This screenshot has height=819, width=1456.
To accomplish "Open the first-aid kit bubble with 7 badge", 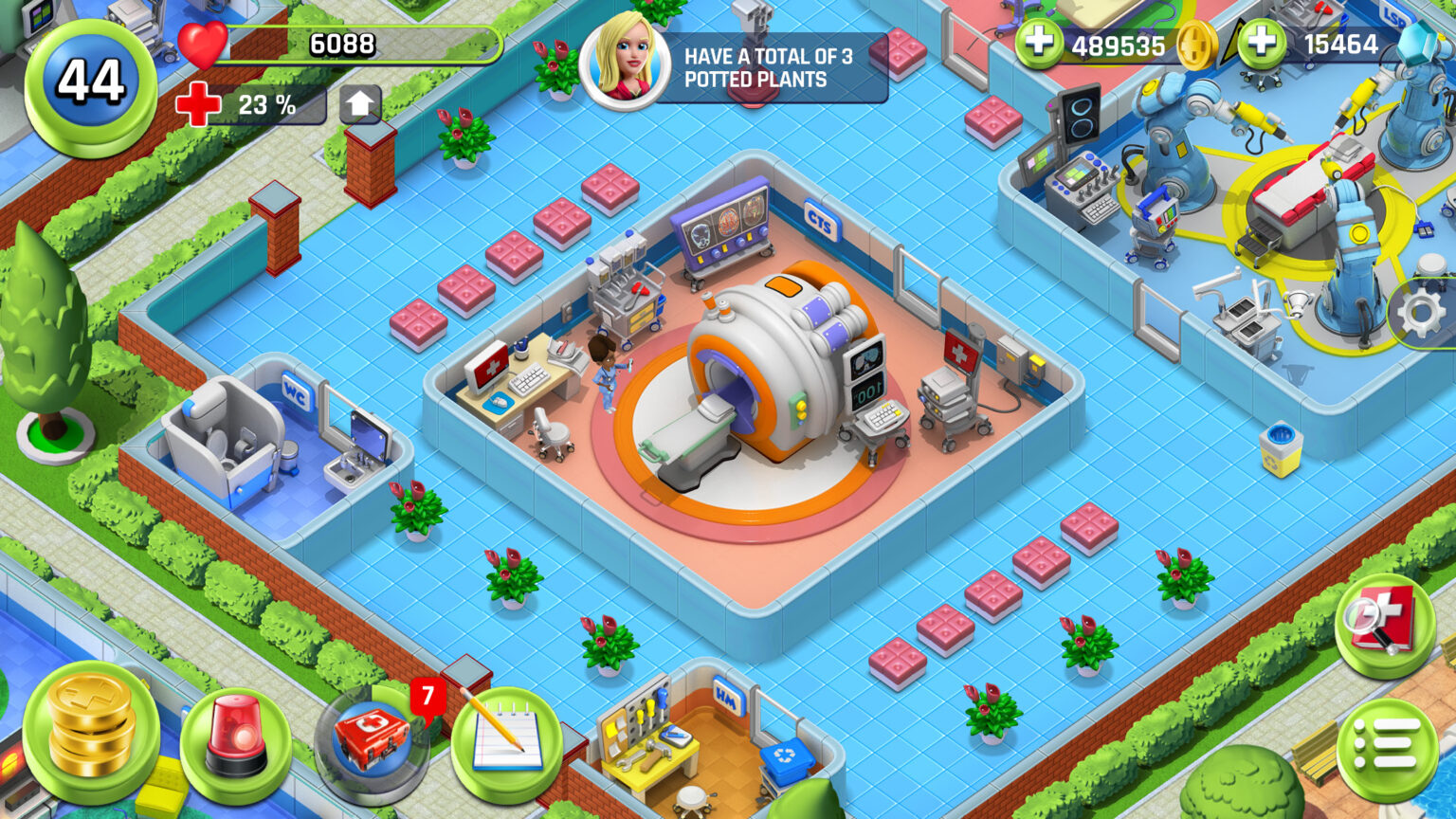I will pos(373,742).
